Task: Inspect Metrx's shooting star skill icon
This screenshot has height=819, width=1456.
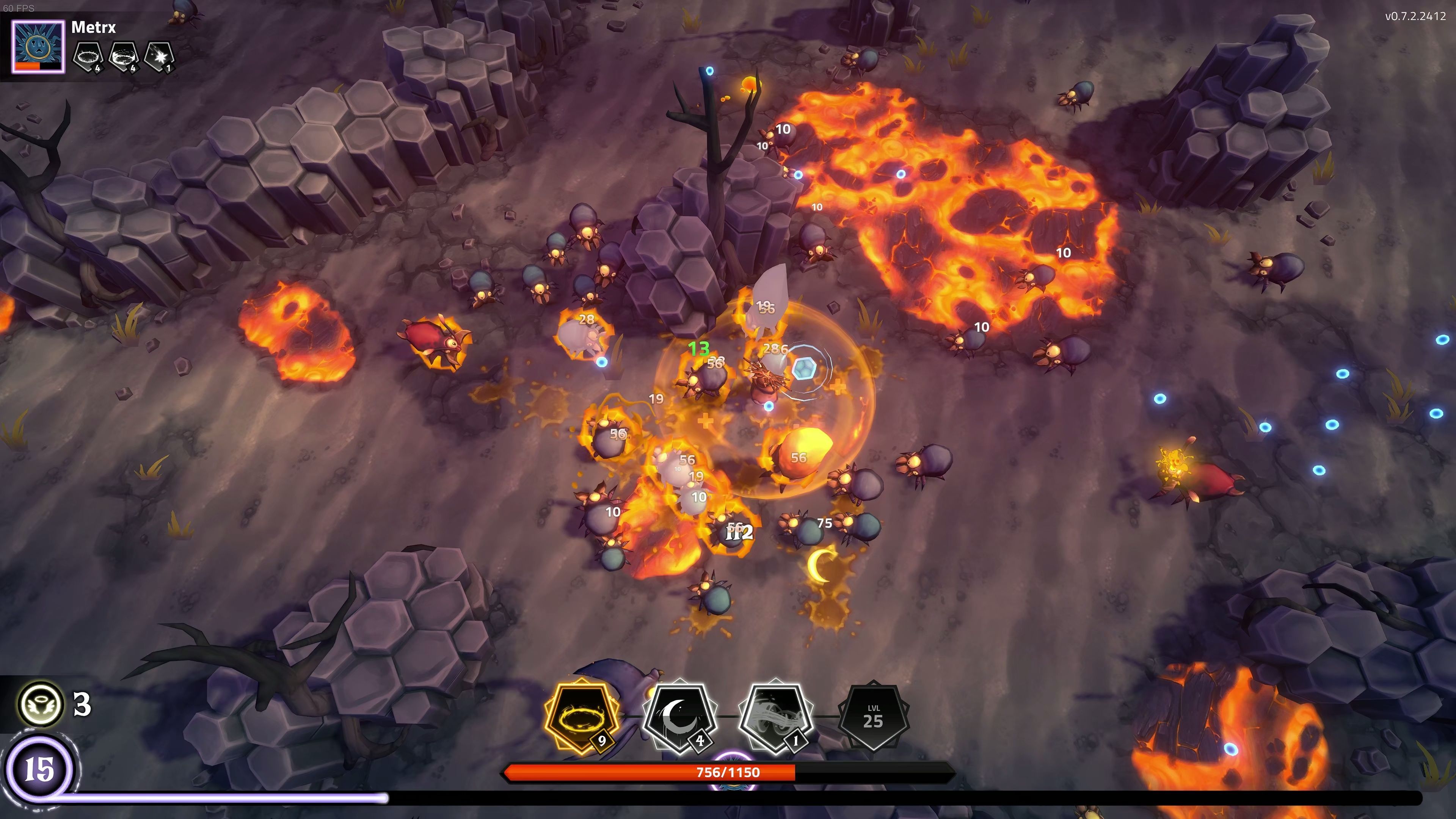Action: 159,56
